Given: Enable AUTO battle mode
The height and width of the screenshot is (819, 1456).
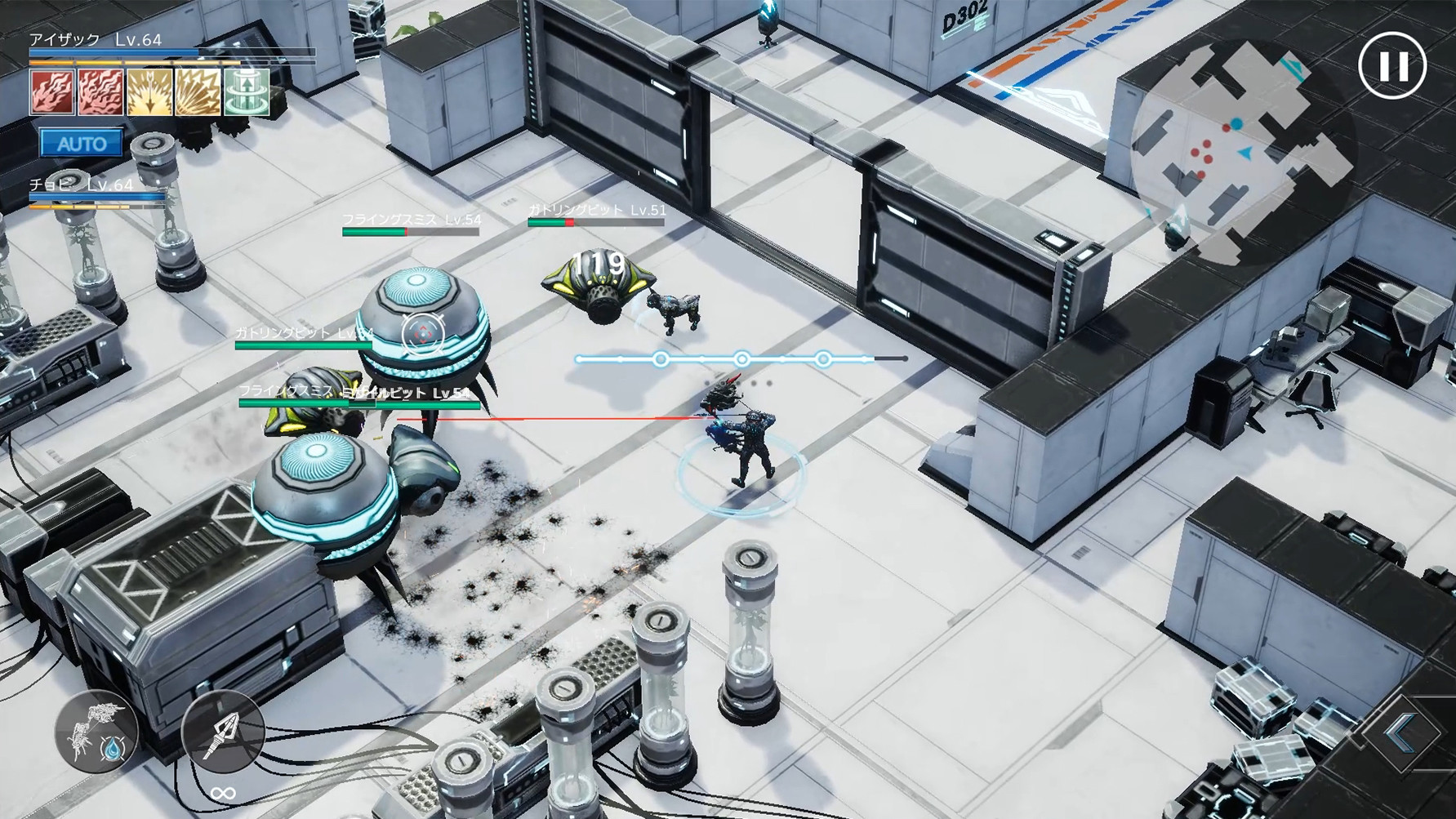Looking at the screenshot, I should click(82, 144).
